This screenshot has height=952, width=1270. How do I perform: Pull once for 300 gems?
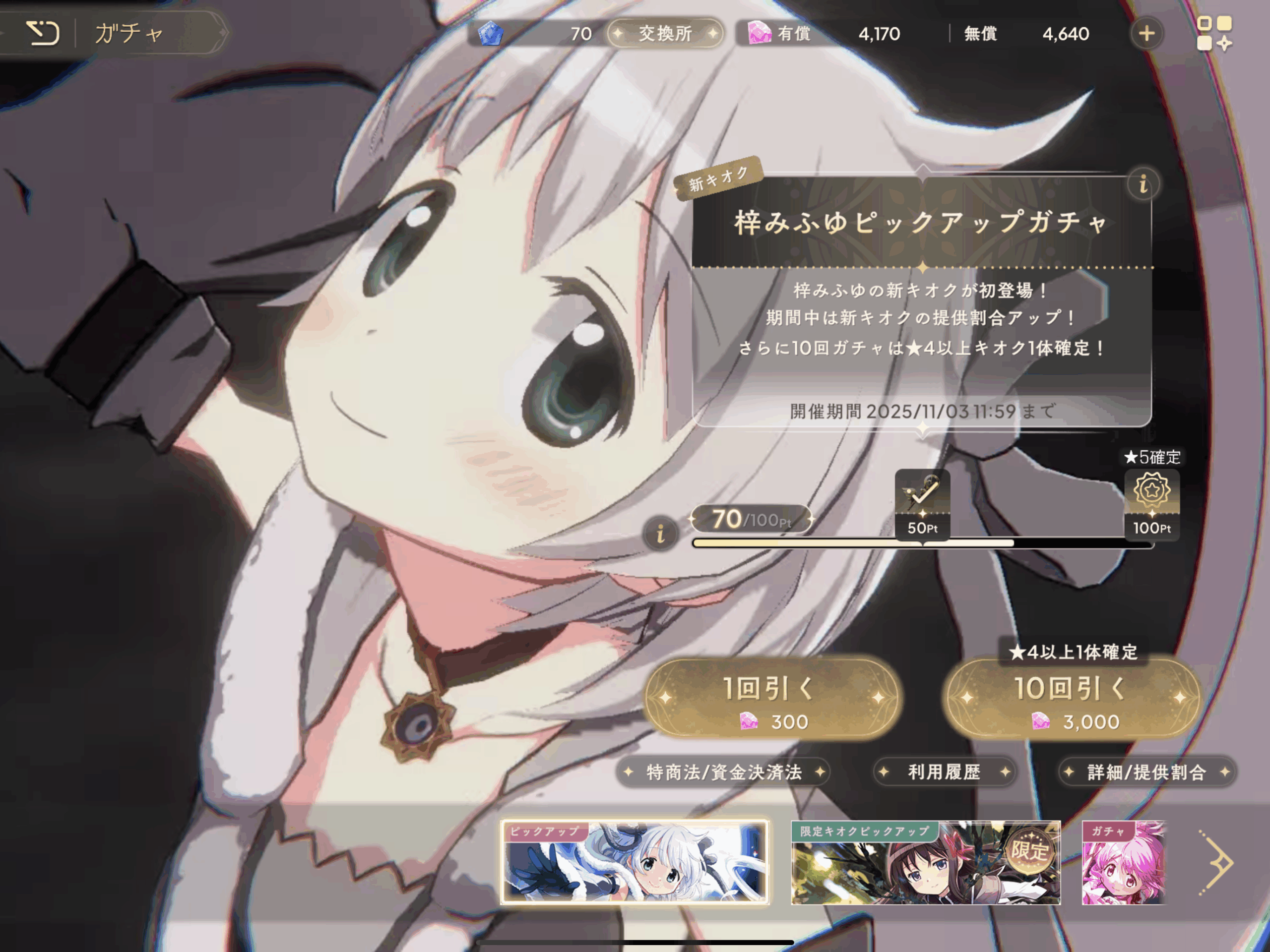[x=771, y=698]
